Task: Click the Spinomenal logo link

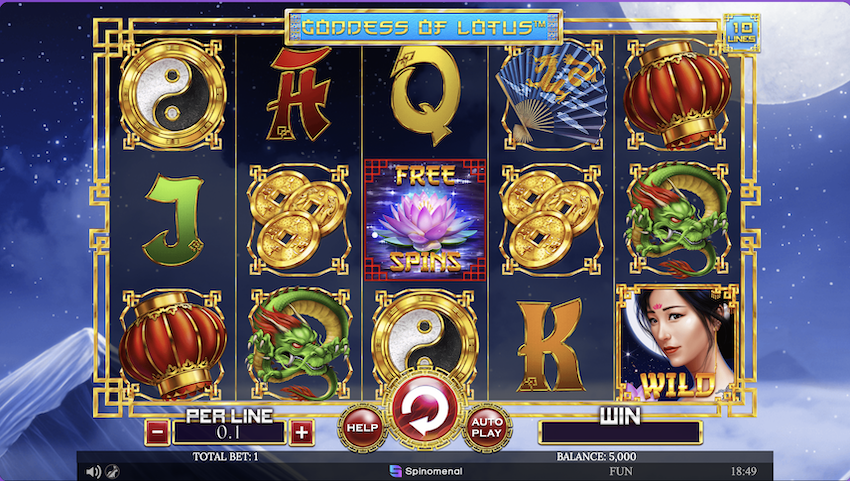Action: pyautogui.click(x=425, y=470)
